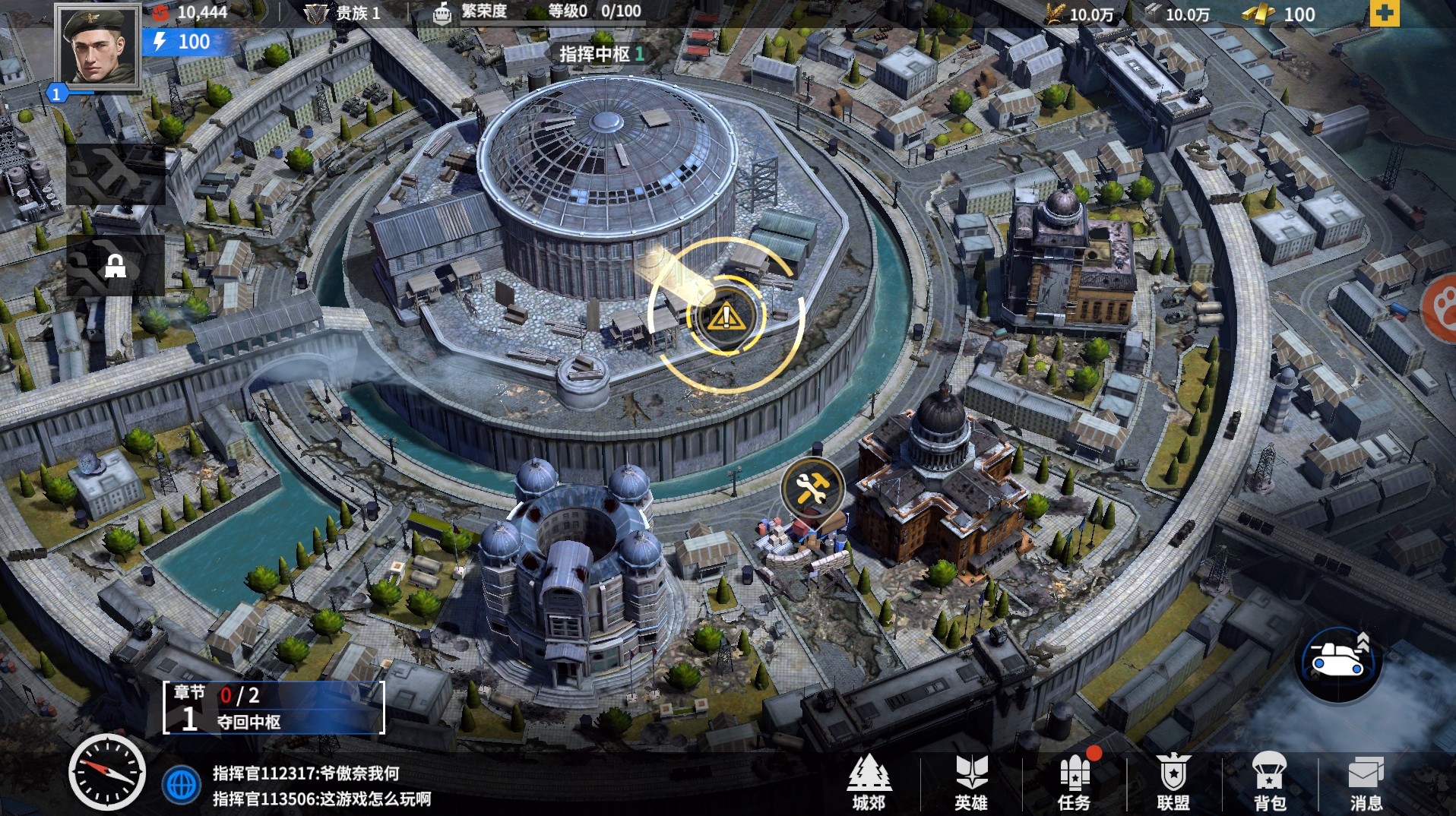This screenshot has width=1456, height=816.
Task: Open the 繁荣度 prosperity level bar
Action: point(538,13)
